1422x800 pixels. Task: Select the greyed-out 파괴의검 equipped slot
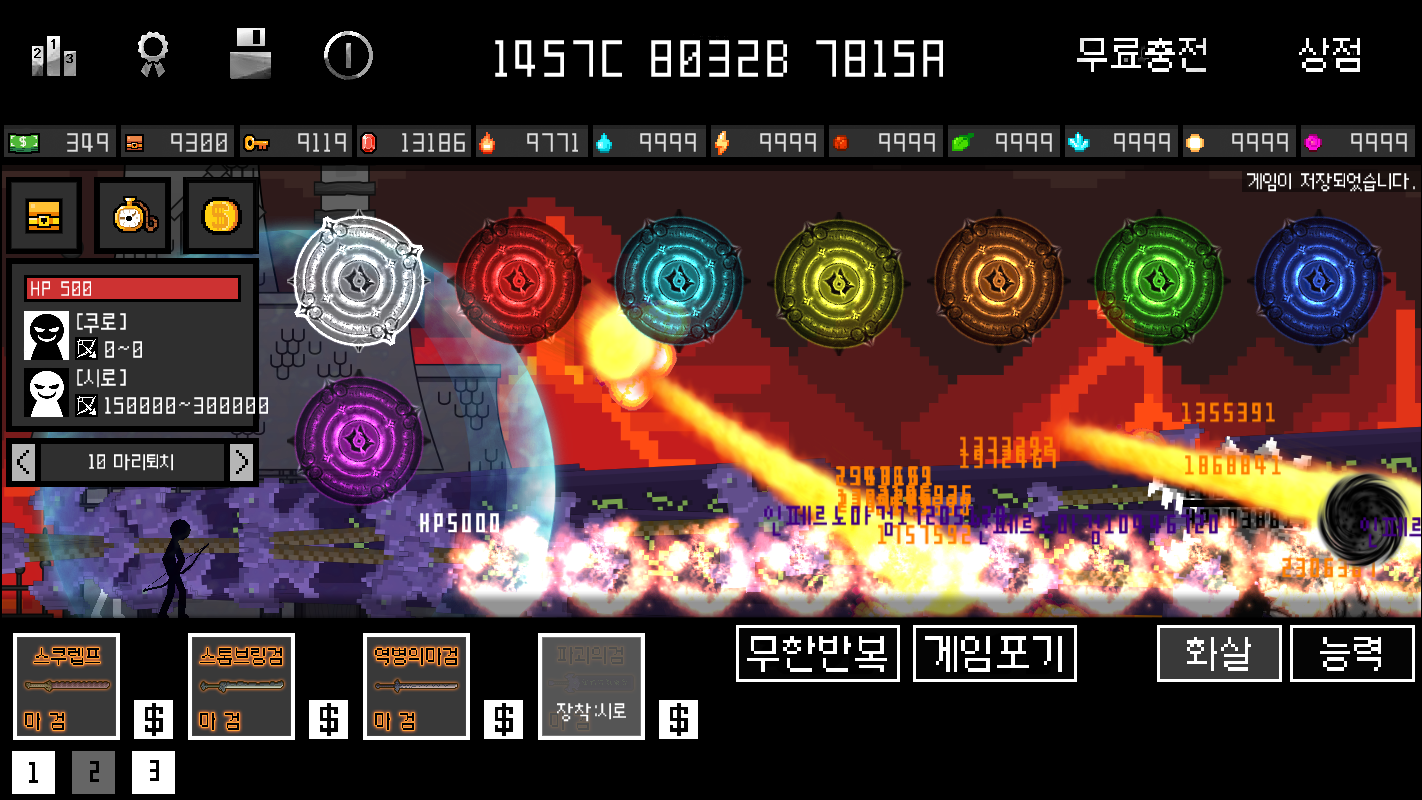coord(590,686)
